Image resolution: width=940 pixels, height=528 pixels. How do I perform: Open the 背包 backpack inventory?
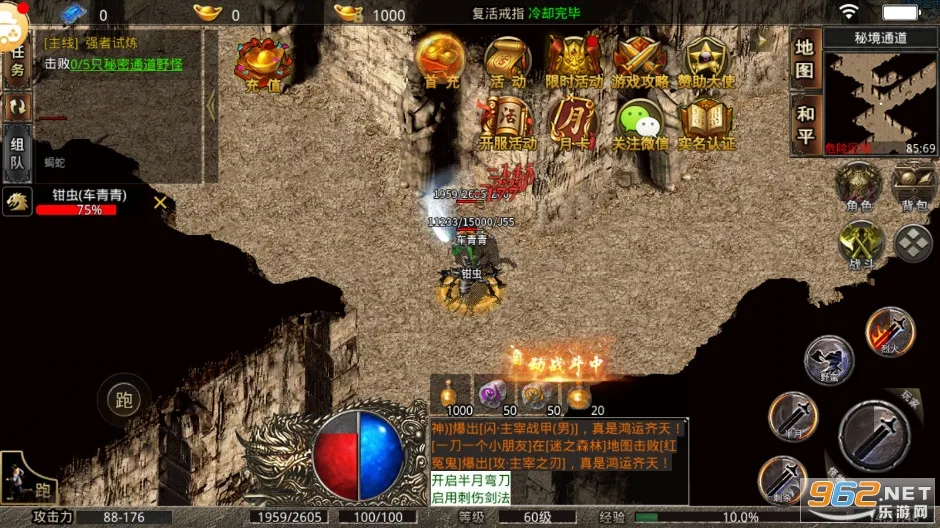point(914,186)
